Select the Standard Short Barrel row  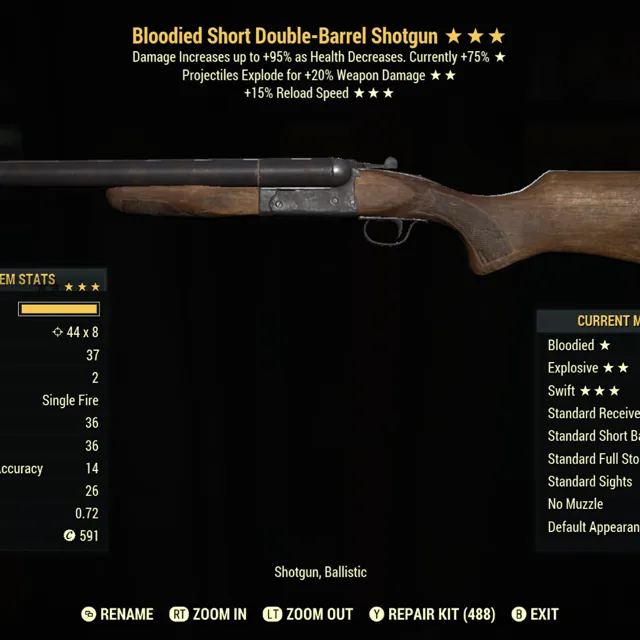click(x=593, y=436)
